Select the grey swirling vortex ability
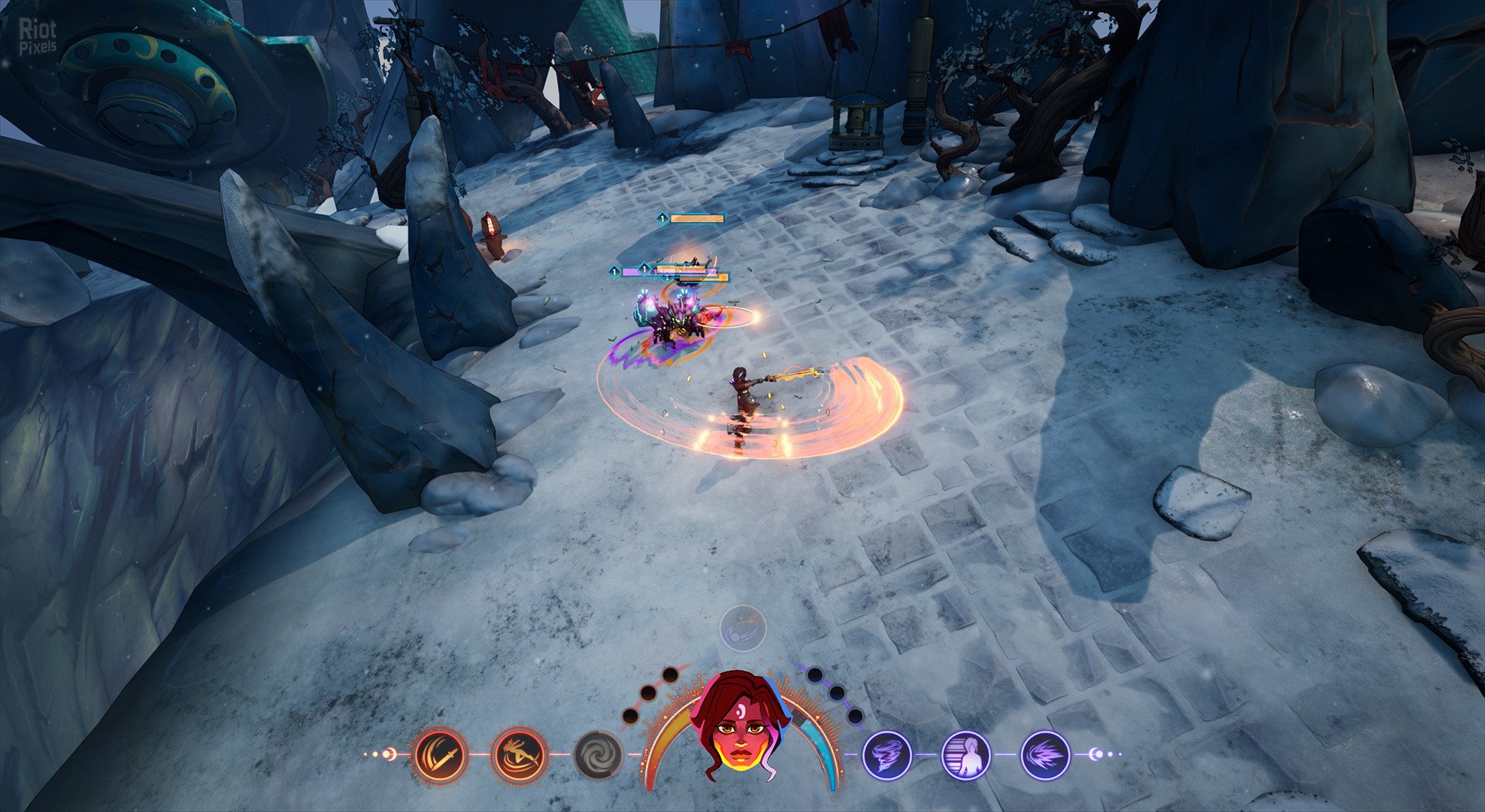The height and width of the screenshot is (812, 1485). 599,754
